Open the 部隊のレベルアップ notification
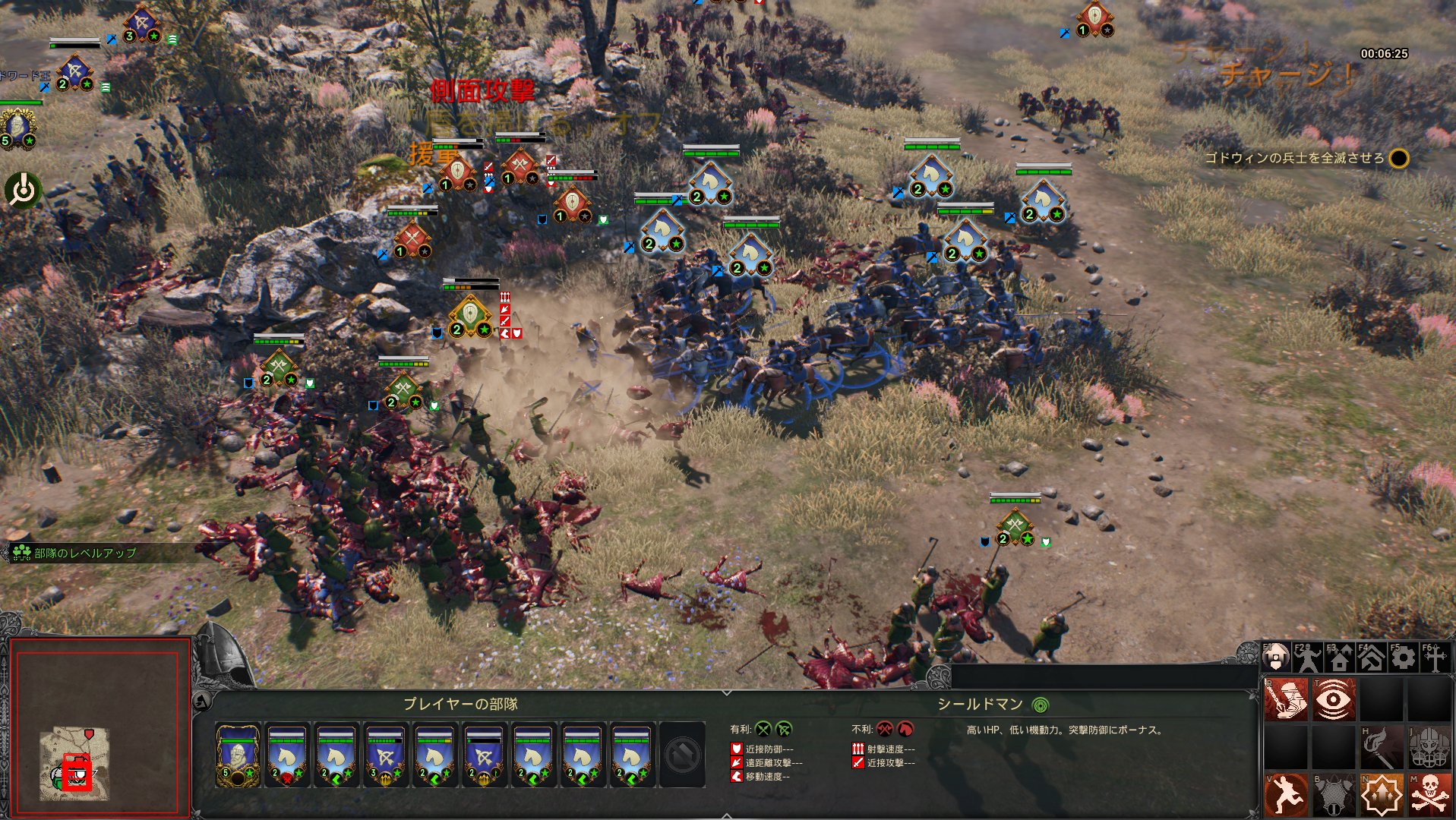Screen dimensions: 1456x820 coord(76,553)
